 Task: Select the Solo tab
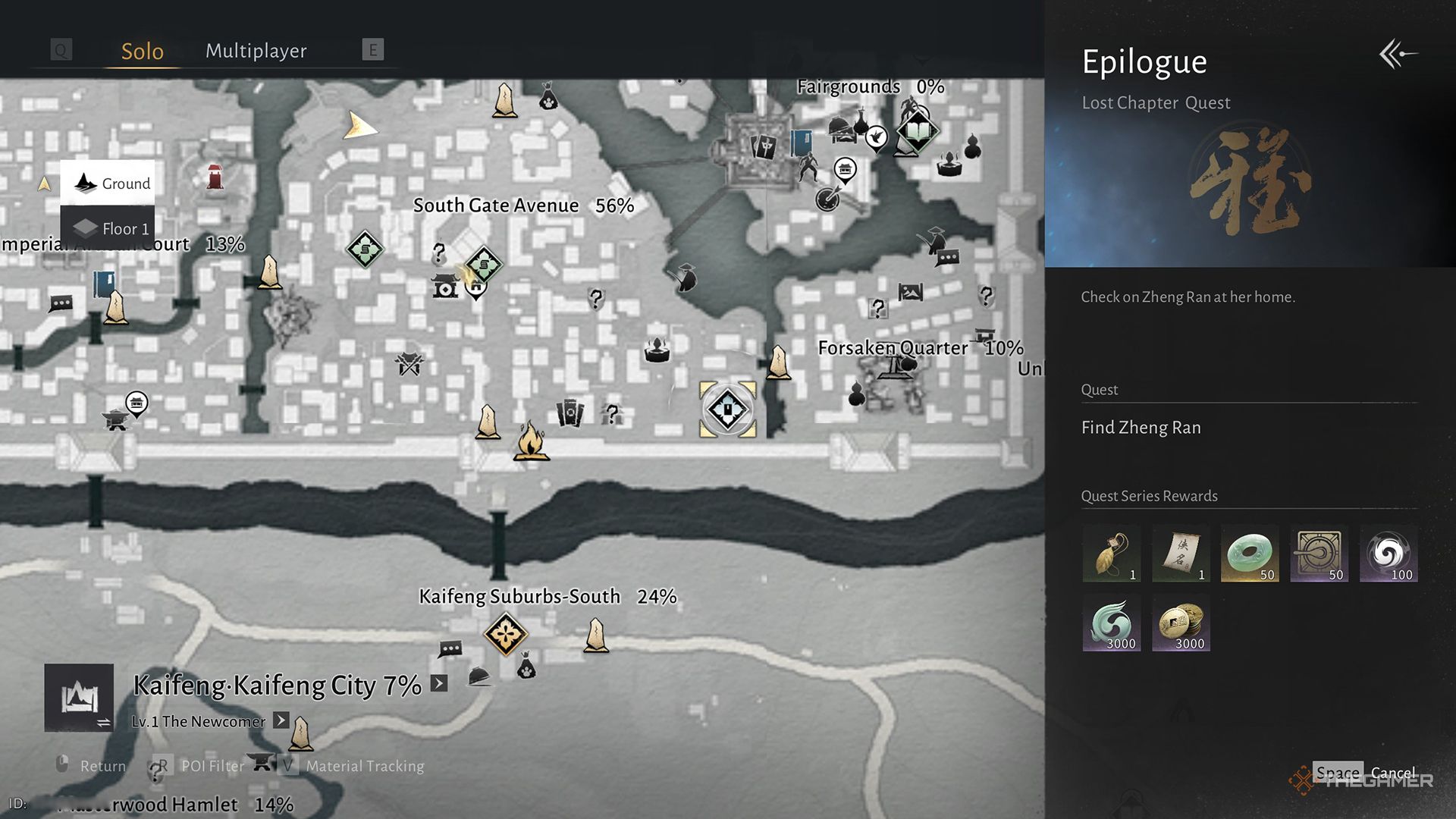[x=143, y=50]
